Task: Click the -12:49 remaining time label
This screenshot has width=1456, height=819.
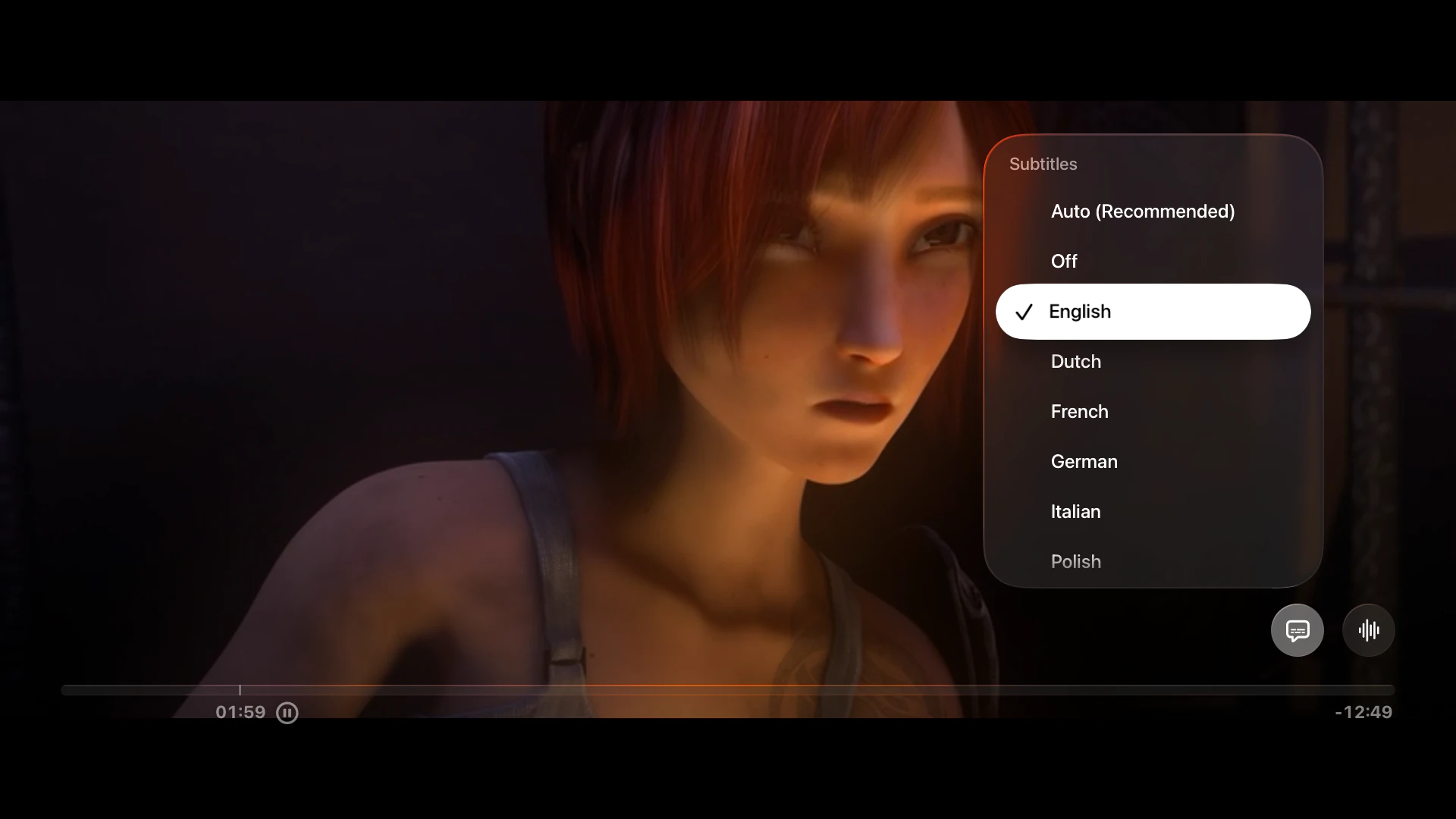Action: tap(1363, 713)
